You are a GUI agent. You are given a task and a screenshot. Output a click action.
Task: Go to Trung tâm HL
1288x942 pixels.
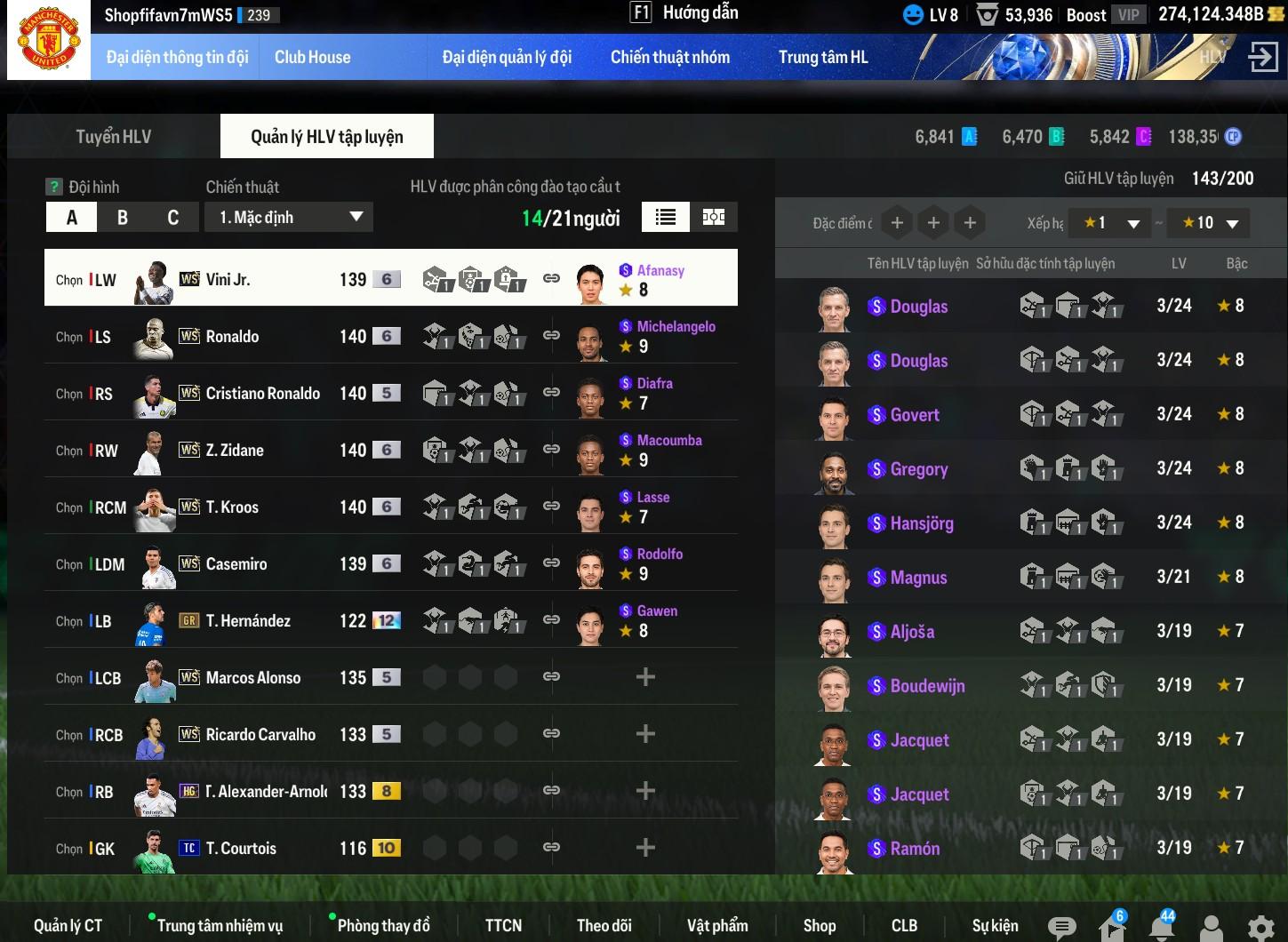pos(822,57)
